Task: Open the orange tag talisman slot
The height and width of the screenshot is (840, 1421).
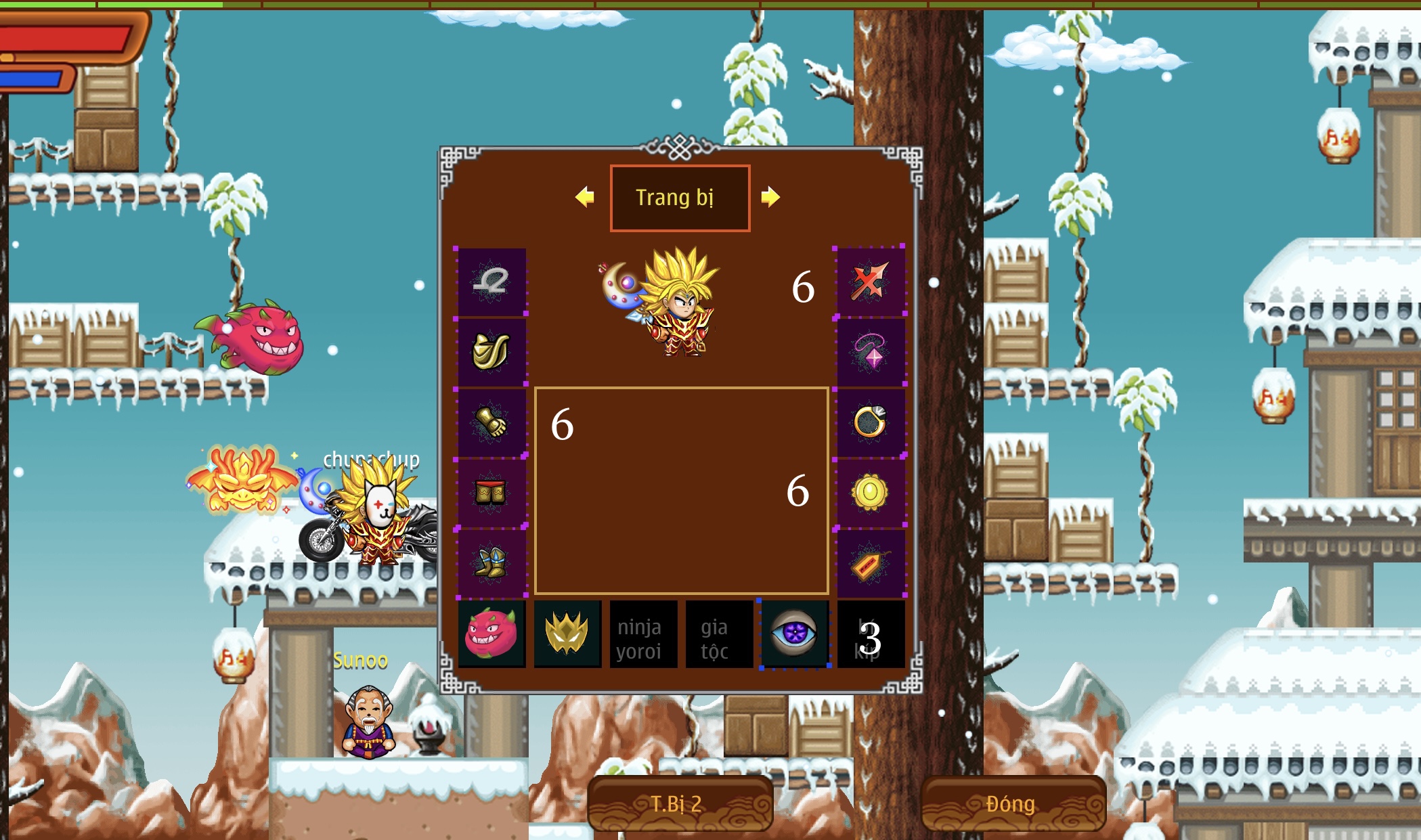Action: (871, 560)
